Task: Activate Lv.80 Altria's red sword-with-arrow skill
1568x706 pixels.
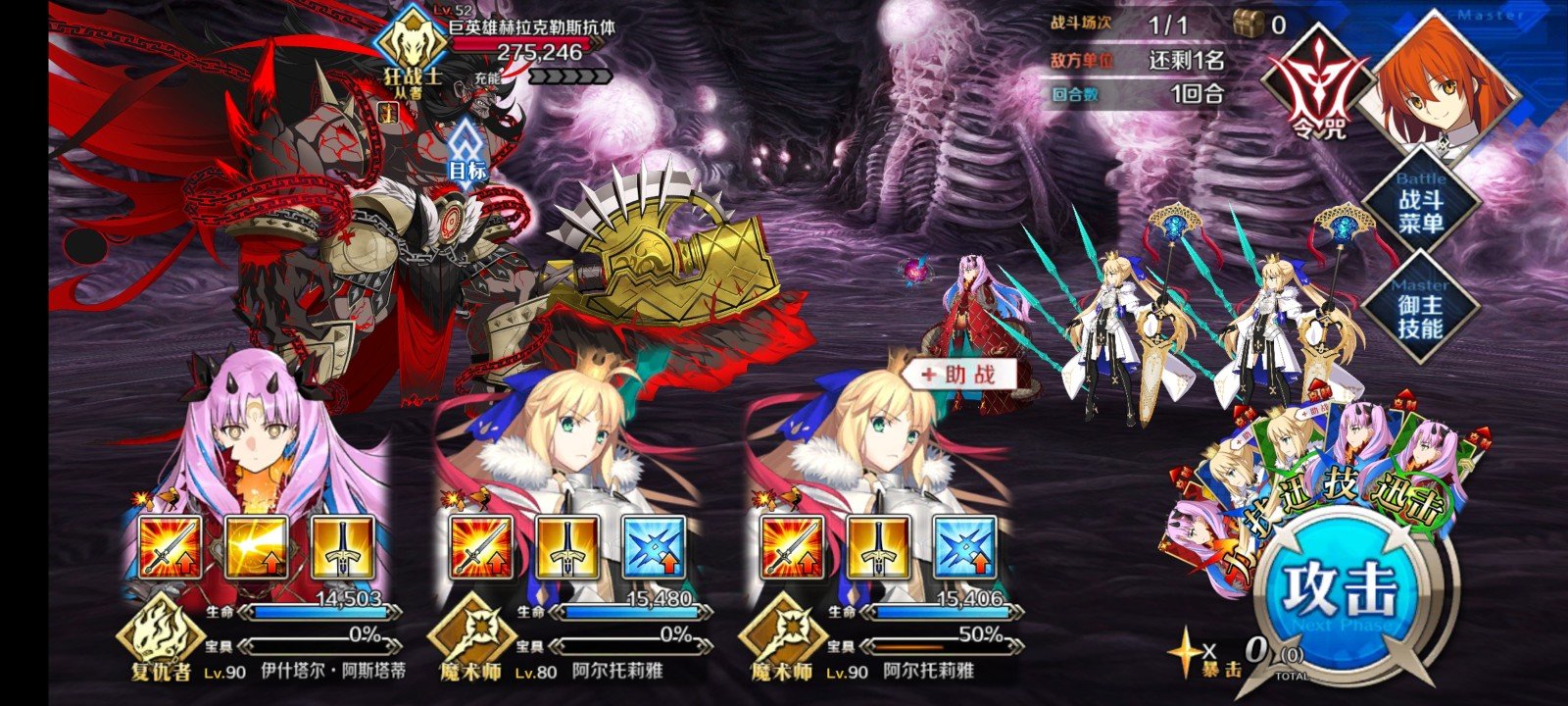Action: pos(481,546)
